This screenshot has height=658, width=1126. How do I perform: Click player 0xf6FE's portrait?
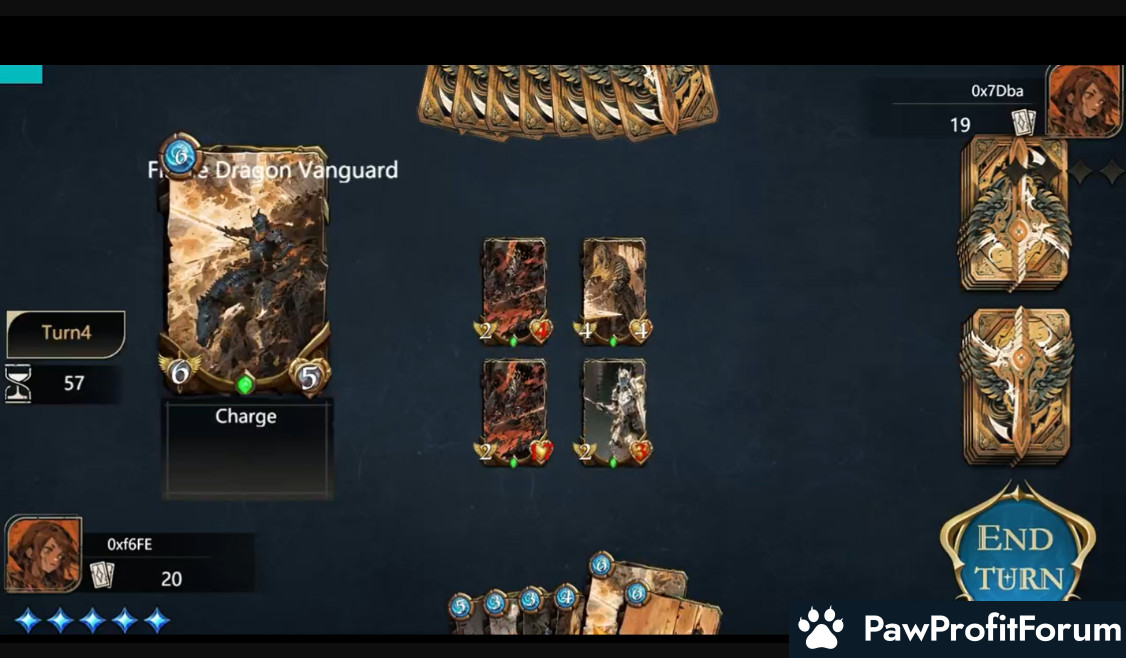point(44,553)
